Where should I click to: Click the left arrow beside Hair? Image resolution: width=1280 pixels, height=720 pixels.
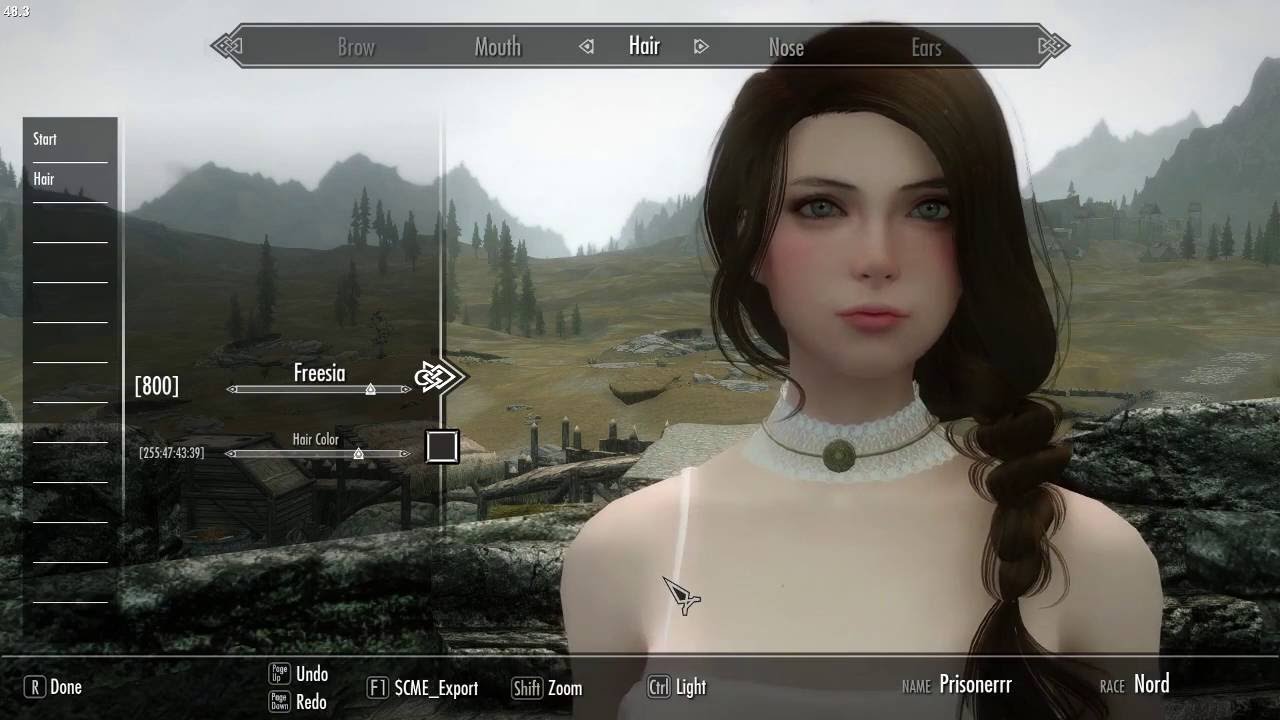coord(587,46)
